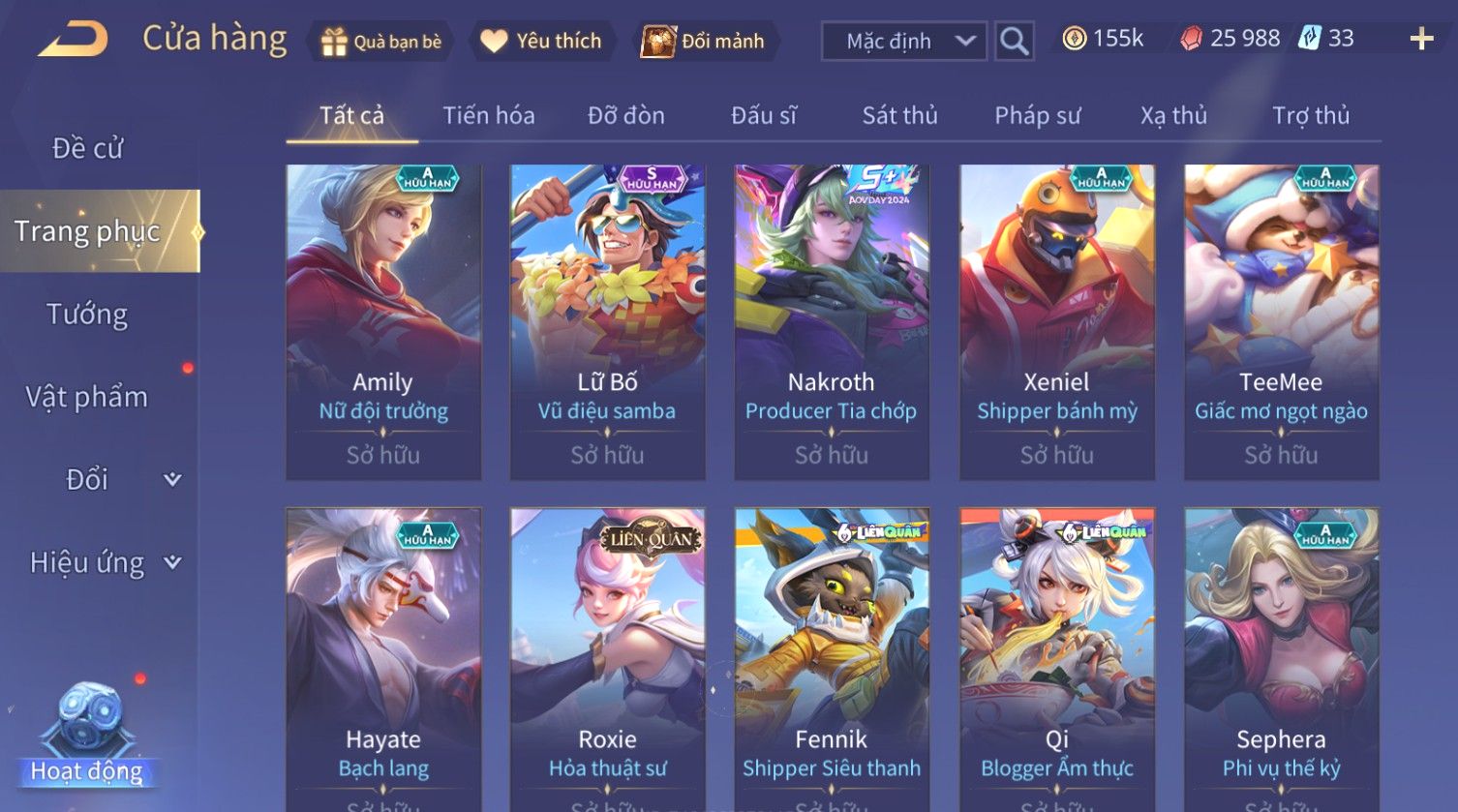
Task: Choose the Trợ thủ tab
Action: tap(1310, 116)
